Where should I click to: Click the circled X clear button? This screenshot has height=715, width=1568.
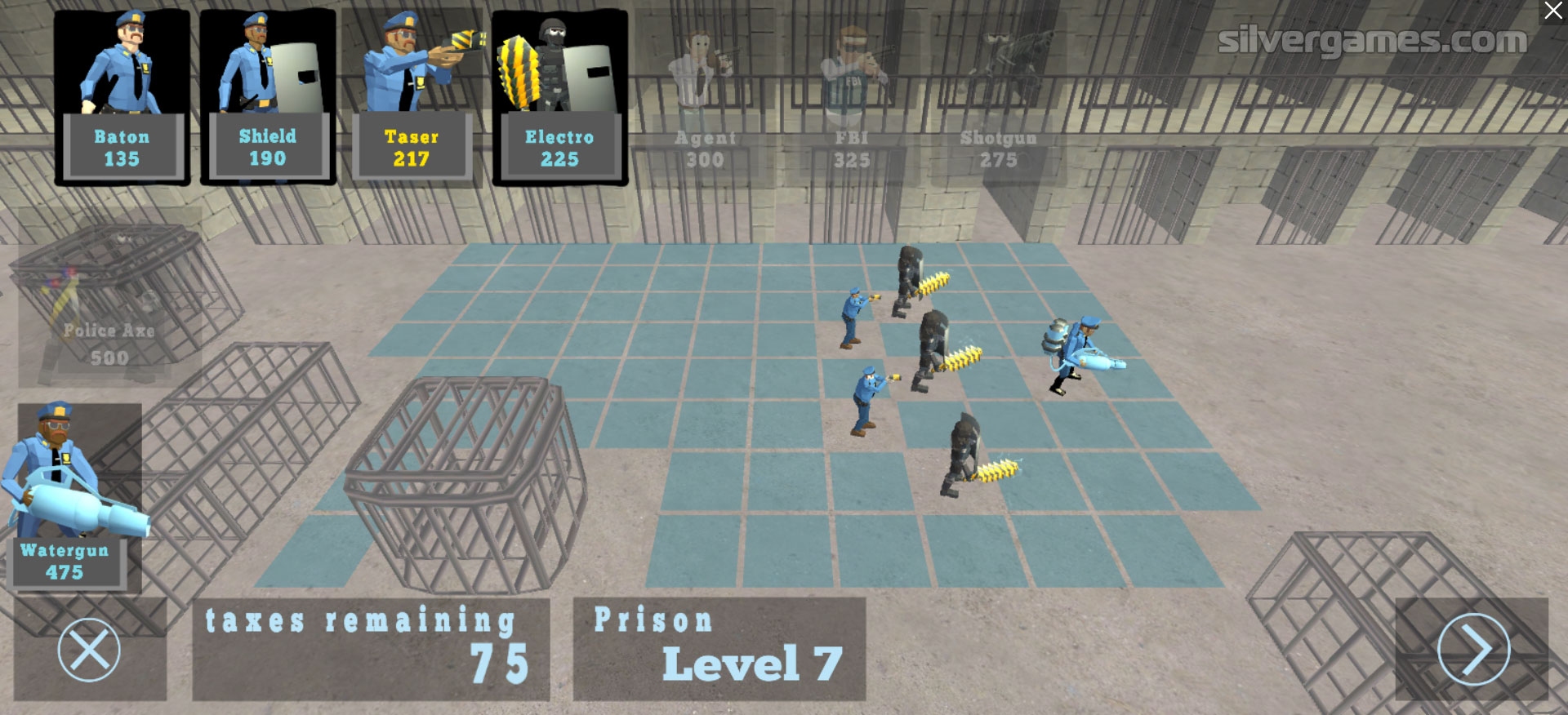point(89,651)
